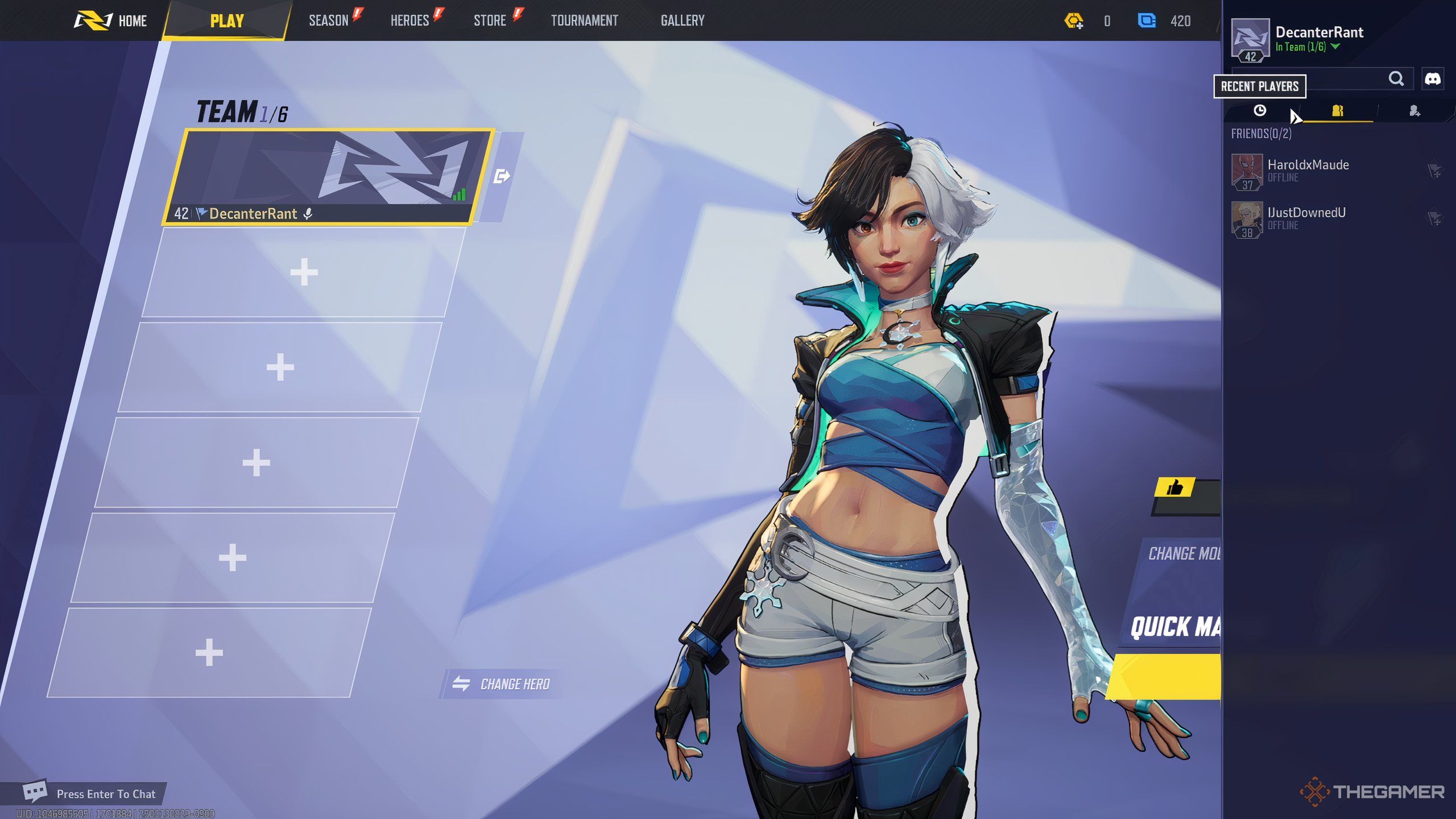Visit the Store
Viewport: 1456px width, 819px height.
pyautogui.click(x=490, y=21)
